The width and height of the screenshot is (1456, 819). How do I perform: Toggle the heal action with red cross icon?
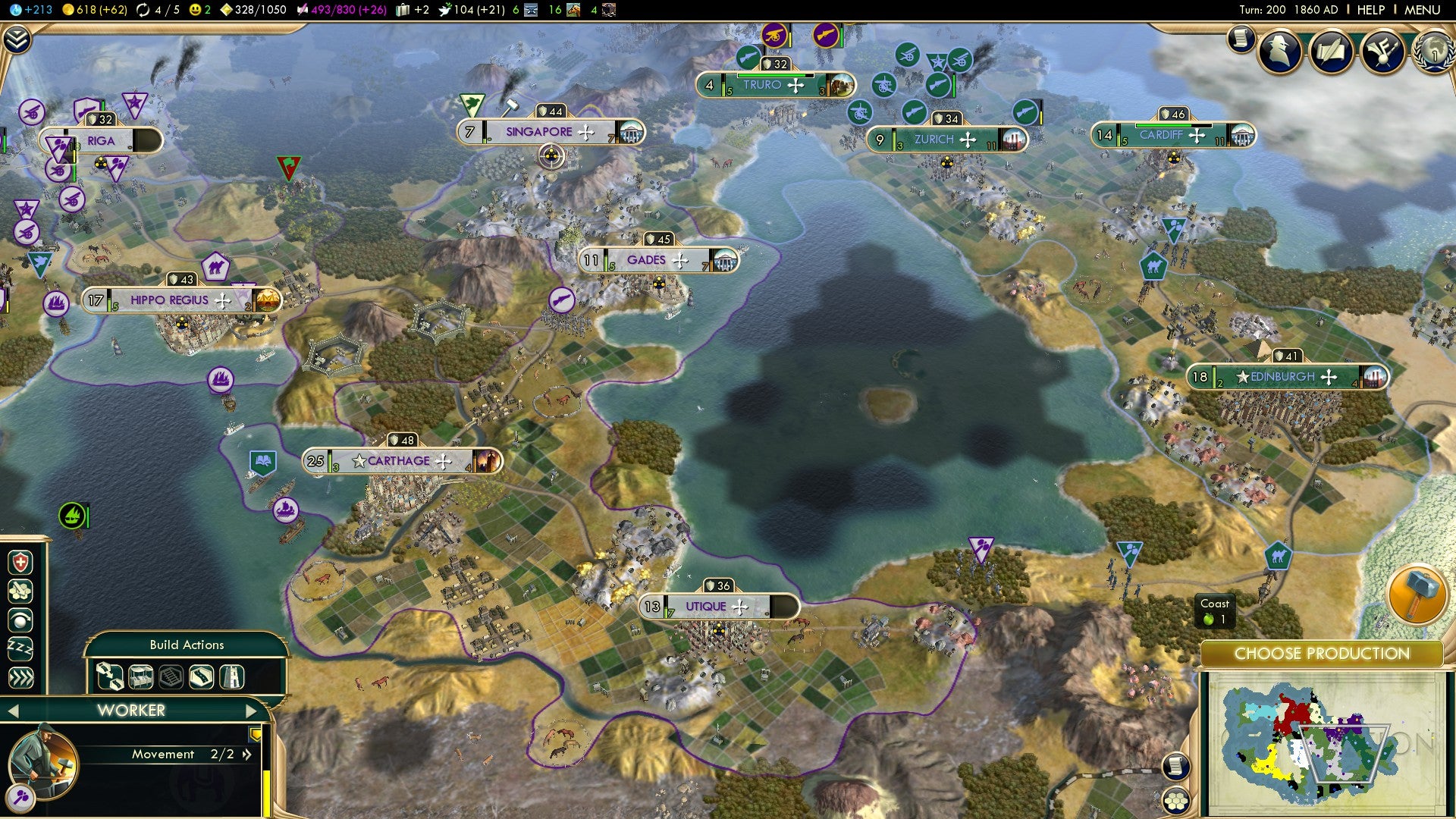pyautogui.click(x=20, y=562)
